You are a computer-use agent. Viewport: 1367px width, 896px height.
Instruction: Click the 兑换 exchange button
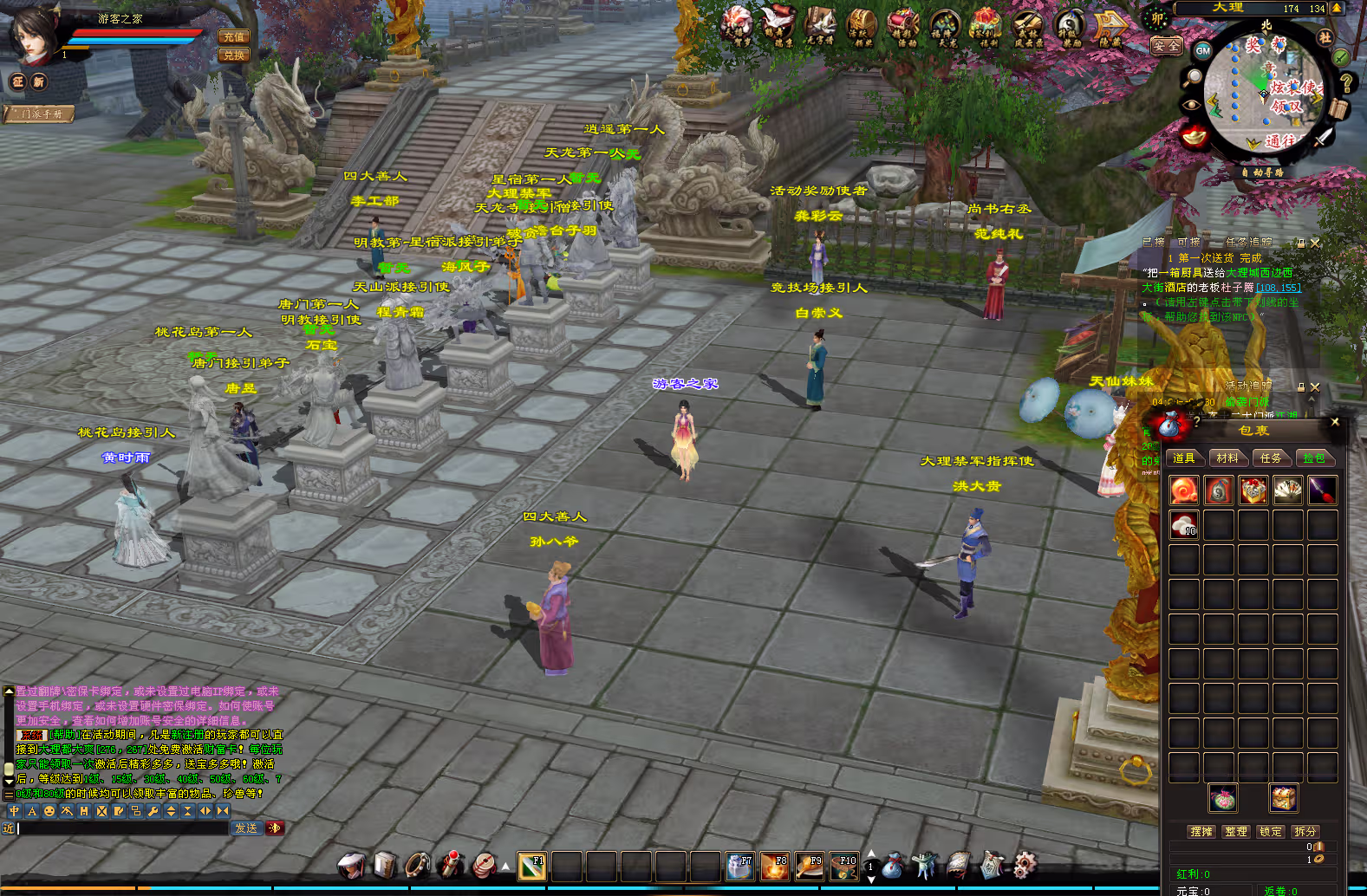point(234,55)
